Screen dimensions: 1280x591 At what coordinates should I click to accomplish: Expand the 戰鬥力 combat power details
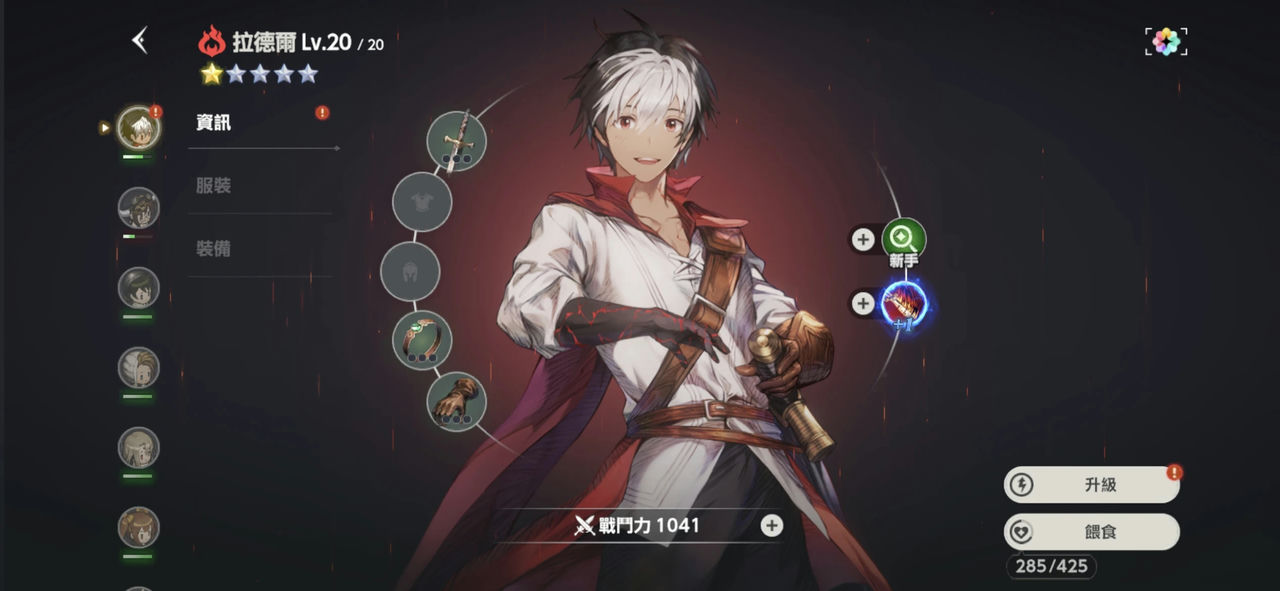(x=771, y=525)
